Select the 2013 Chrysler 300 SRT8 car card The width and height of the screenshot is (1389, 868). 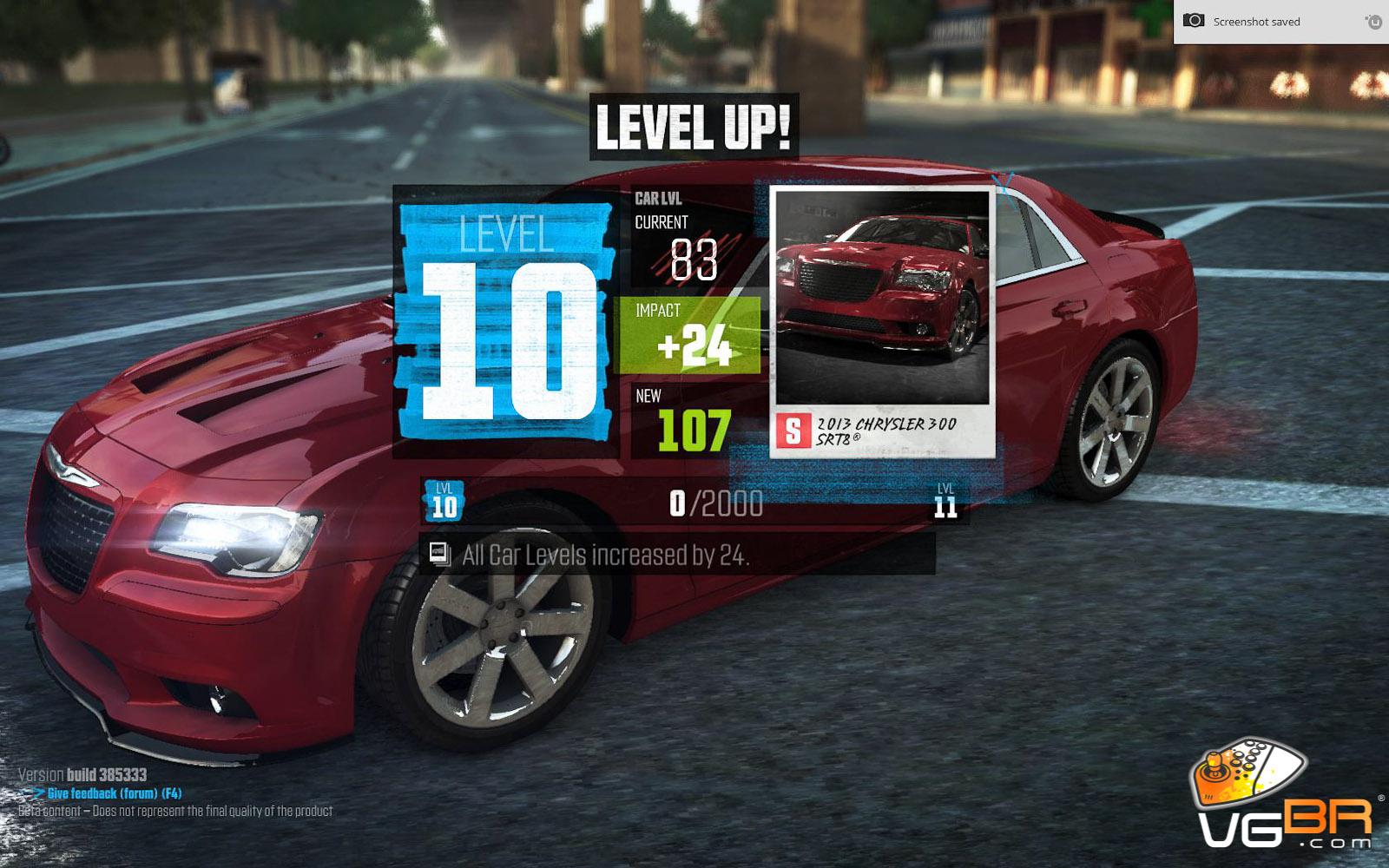(x=881, y=321)
